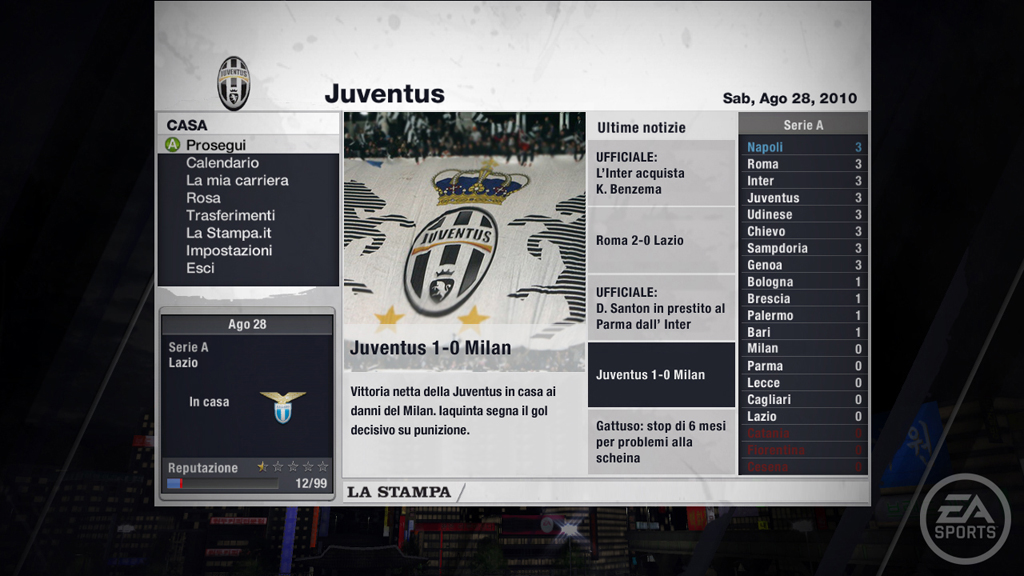Open the Calendario menu entry
The image size is (1024, 576).
(222, 163)
